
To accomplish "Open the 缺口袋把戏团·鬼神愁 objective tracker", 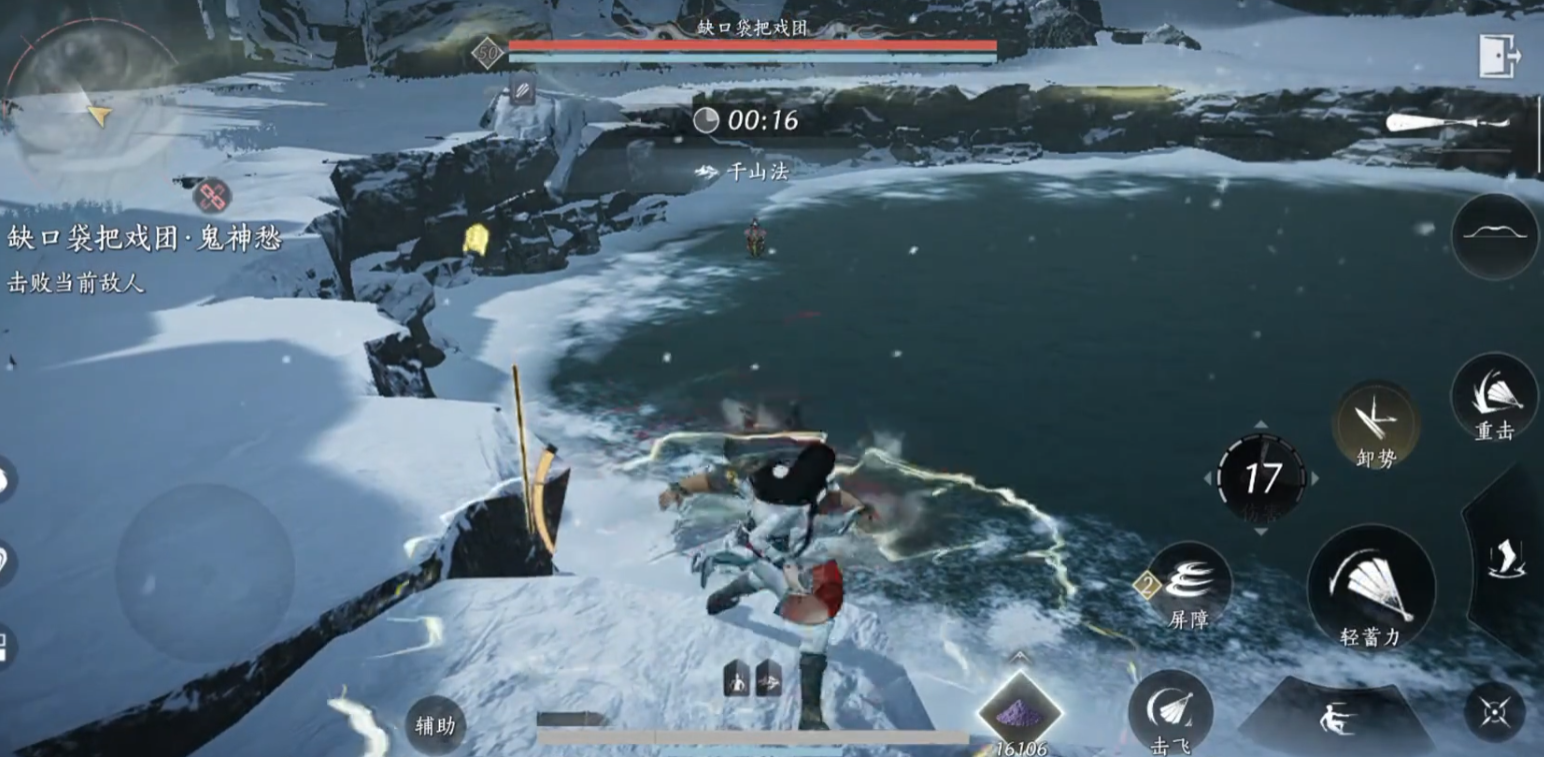I will tap(145, 240).
